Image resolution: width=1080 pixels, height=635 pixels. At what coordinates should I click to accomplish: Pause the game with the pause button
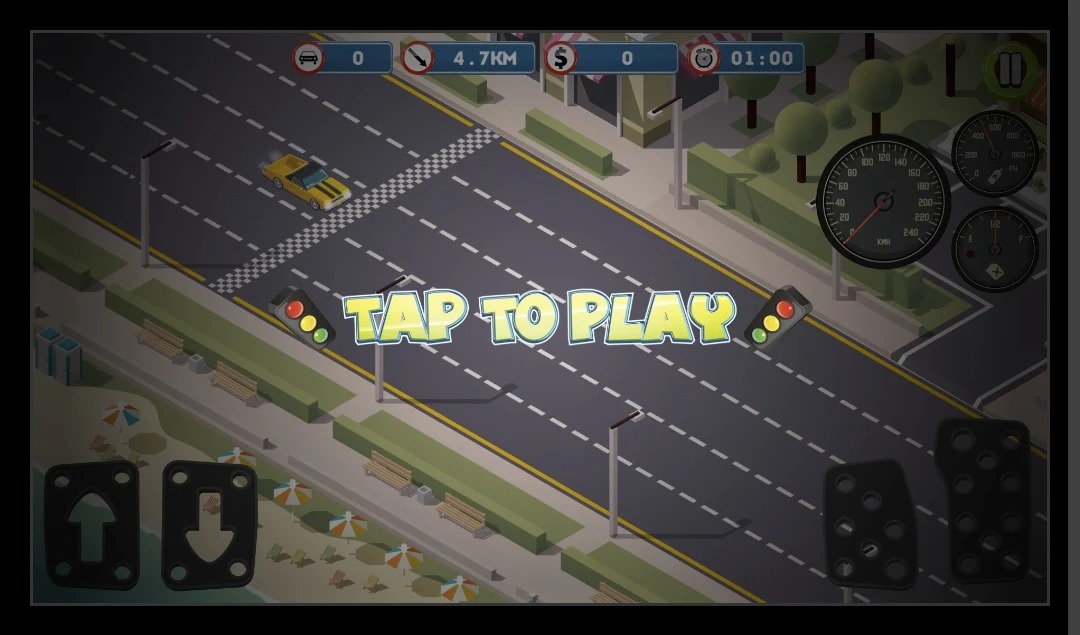[1010, 70]
